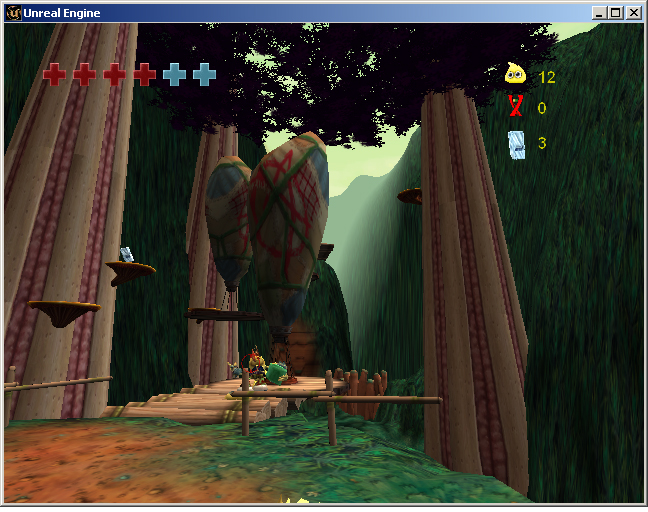Close the Unreal Engine window
Viewport: 648px width, 512px height.
click(633, 13)
